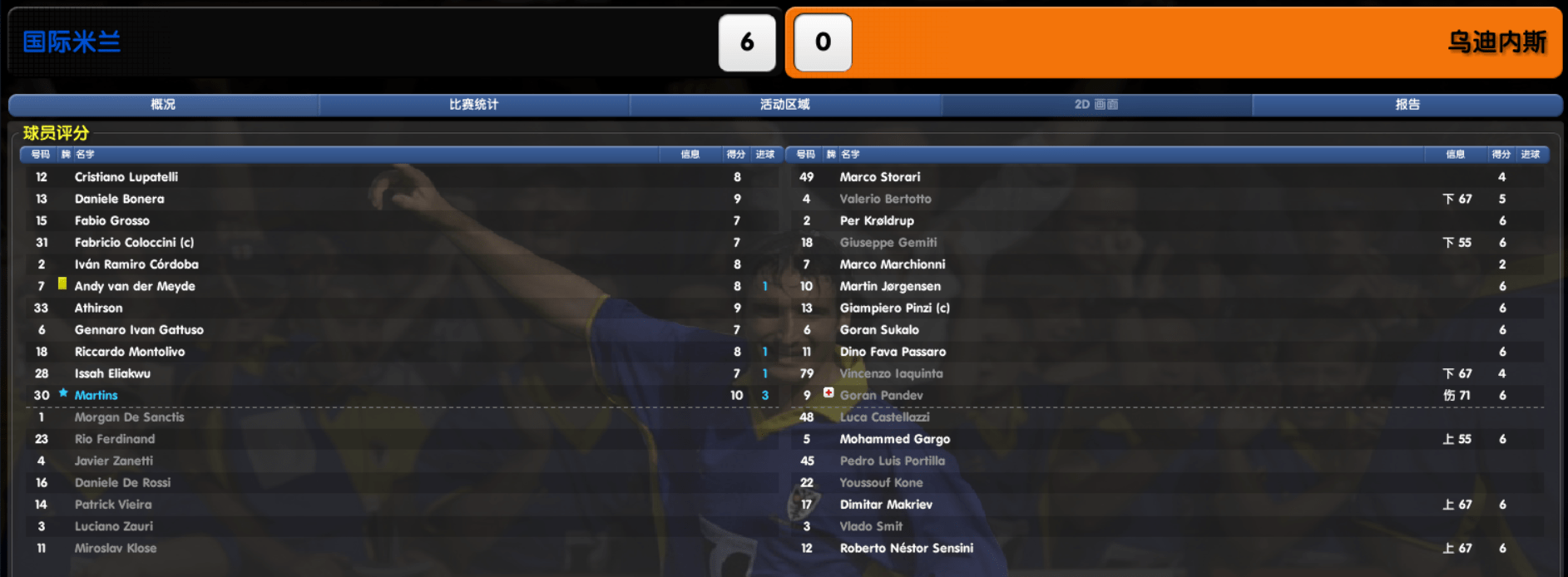Select Gennaro Ivan Gattuso's row
Screen dimensions: 1568x577
[x=139, y=330]
